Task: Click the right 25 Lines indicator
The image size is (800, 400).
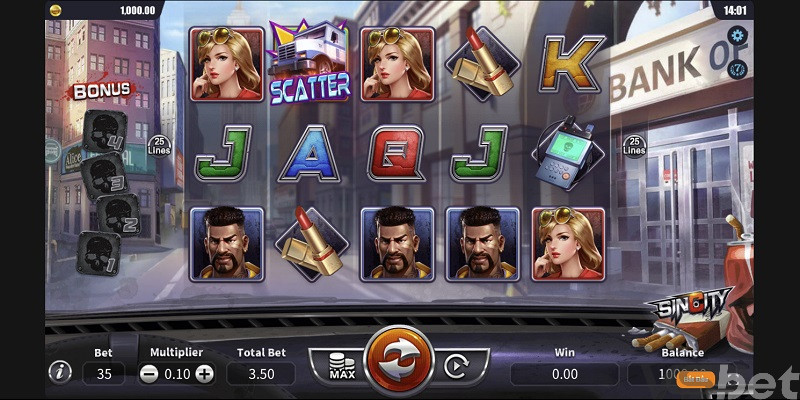Action: coord(634,146)
